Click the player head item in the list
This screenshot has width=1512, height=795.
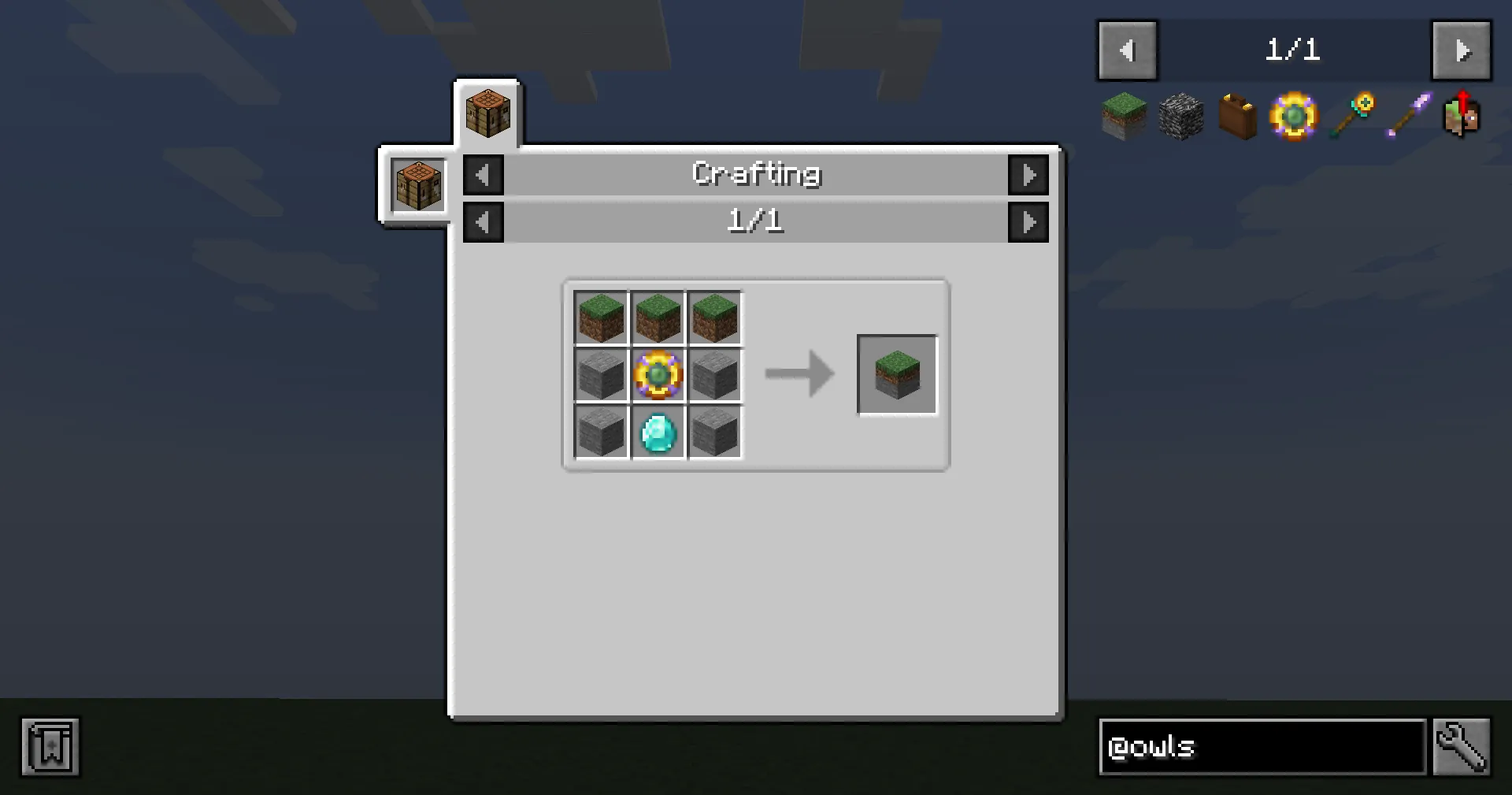click(x=1462, y=117)
